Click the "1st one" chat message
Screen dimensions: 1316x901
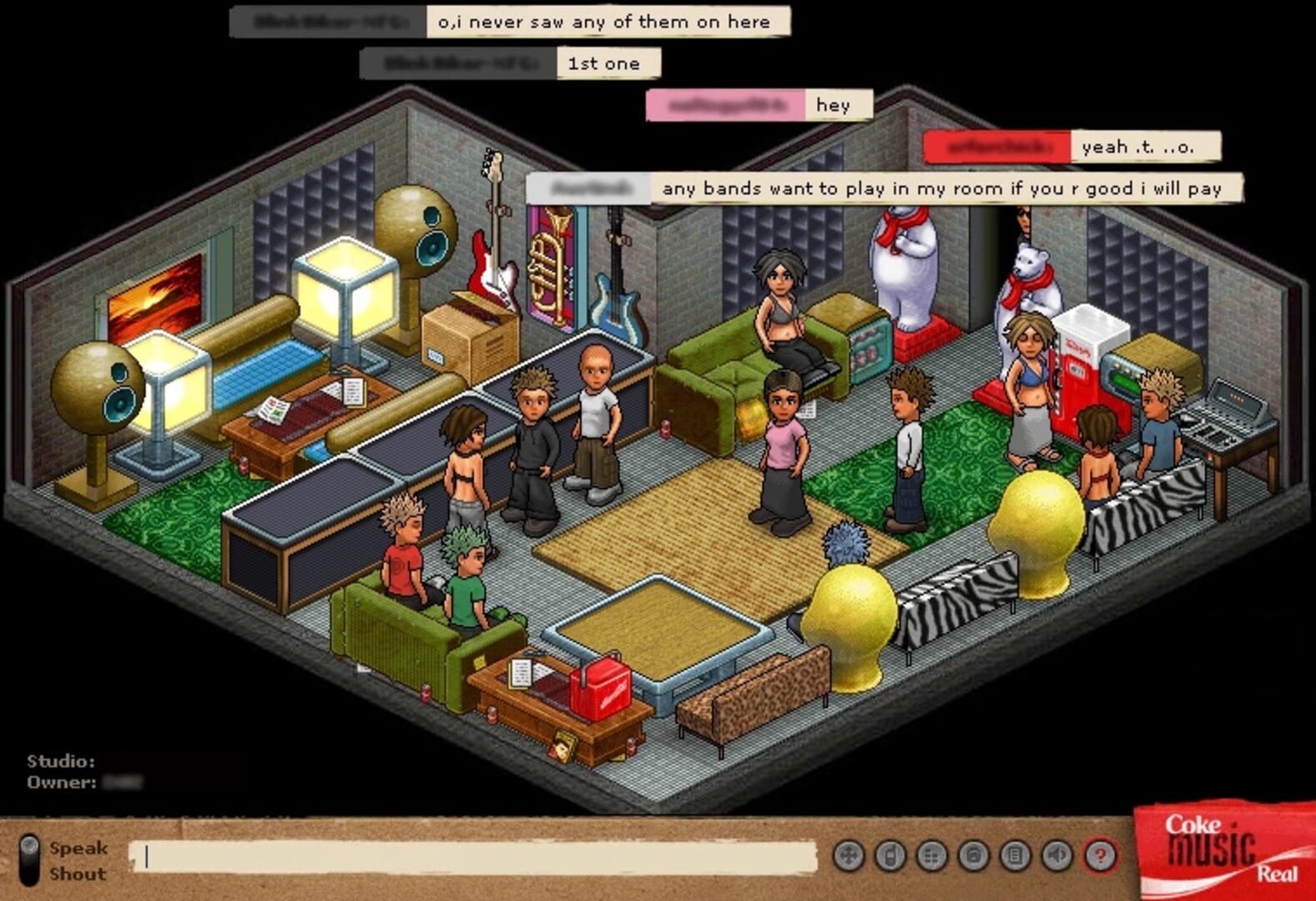(x=605, y=63)
